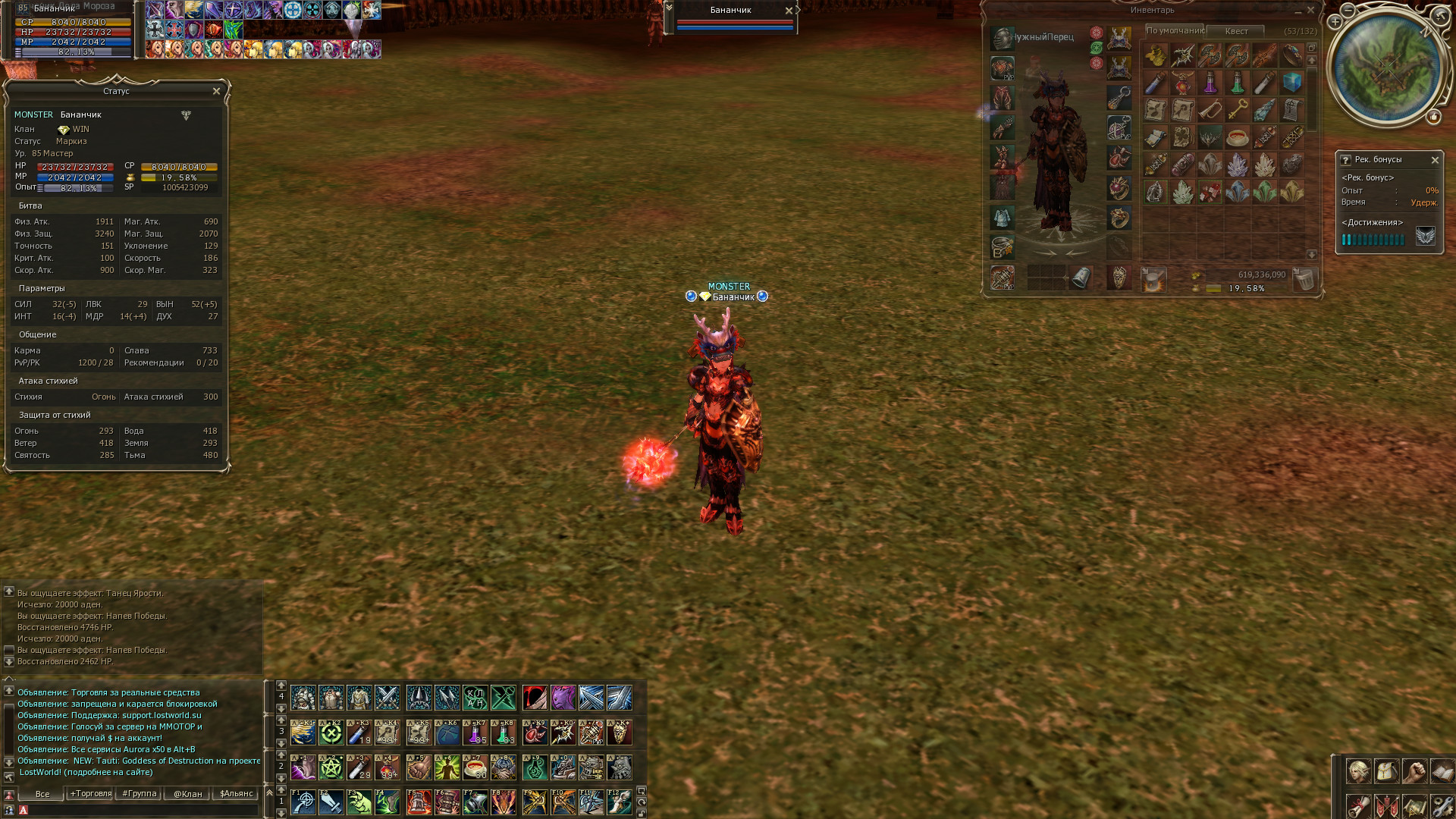Close the Рек. бонусы panel

1435,160
